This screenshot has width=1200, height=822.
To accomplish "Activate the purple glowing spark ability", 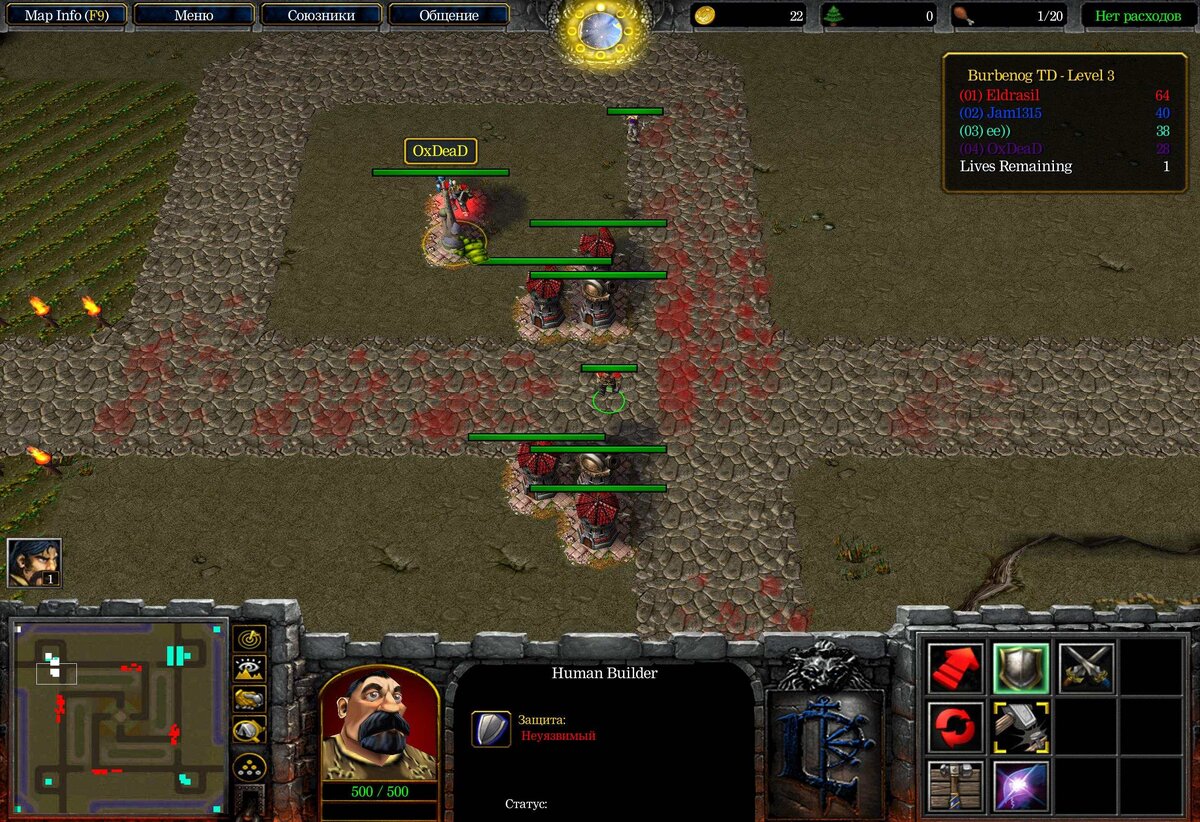I will pos(1021,786).
